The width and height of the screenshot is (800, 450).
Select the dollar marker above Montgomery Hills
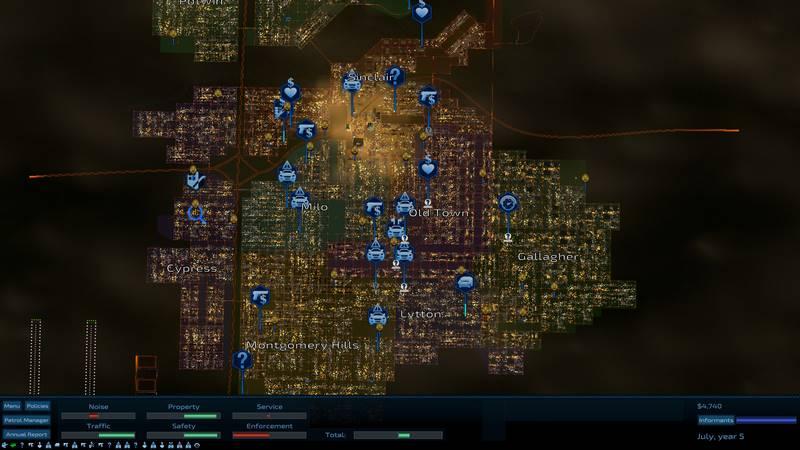261,297
